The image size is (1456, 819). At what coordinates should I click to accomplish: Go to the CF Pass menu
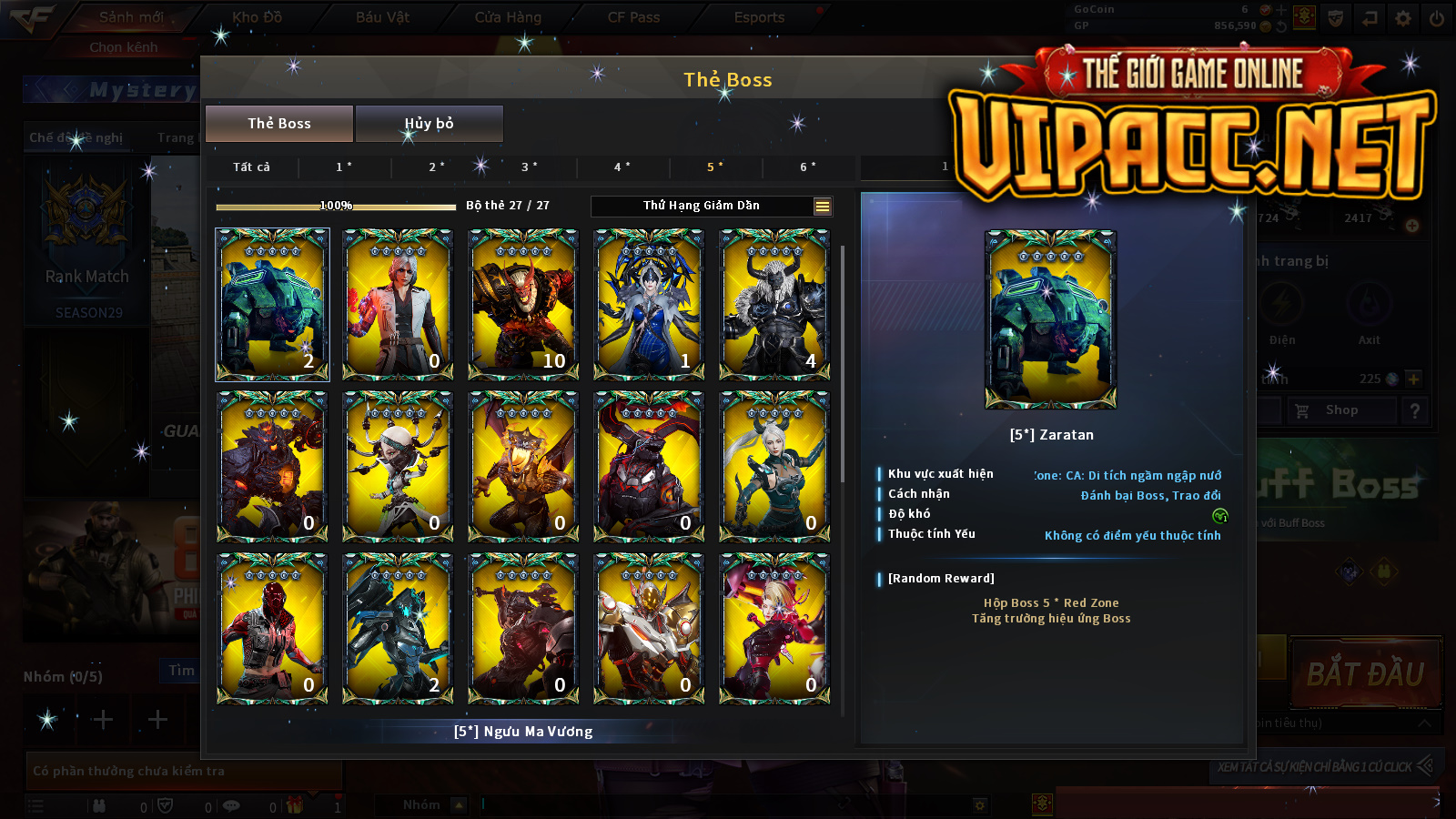633,17
